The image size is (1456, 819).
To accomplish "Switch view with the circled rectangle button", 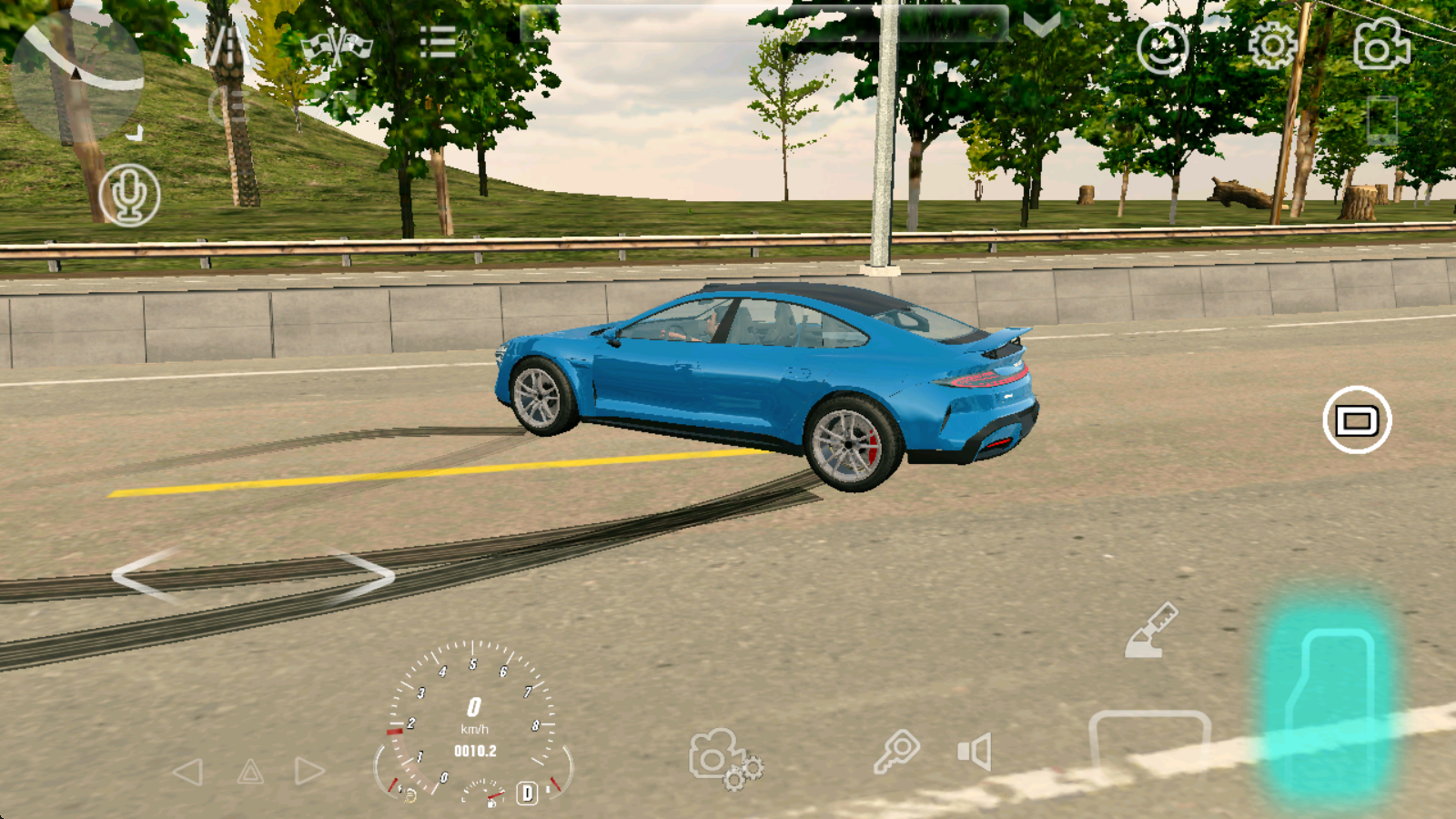I will (x=1356, y=420).
